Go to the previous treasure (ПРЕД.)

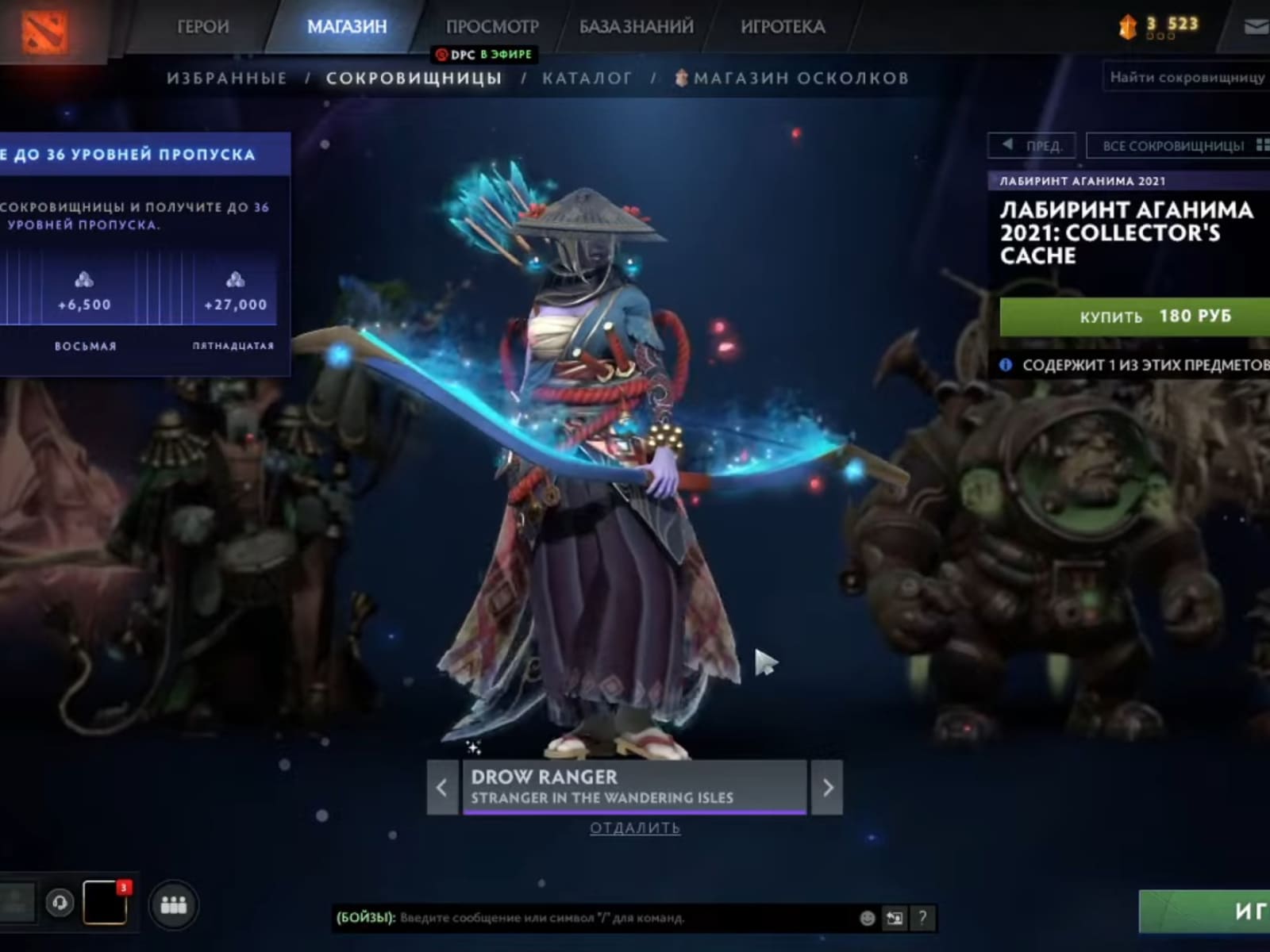tap(1032, 146)
